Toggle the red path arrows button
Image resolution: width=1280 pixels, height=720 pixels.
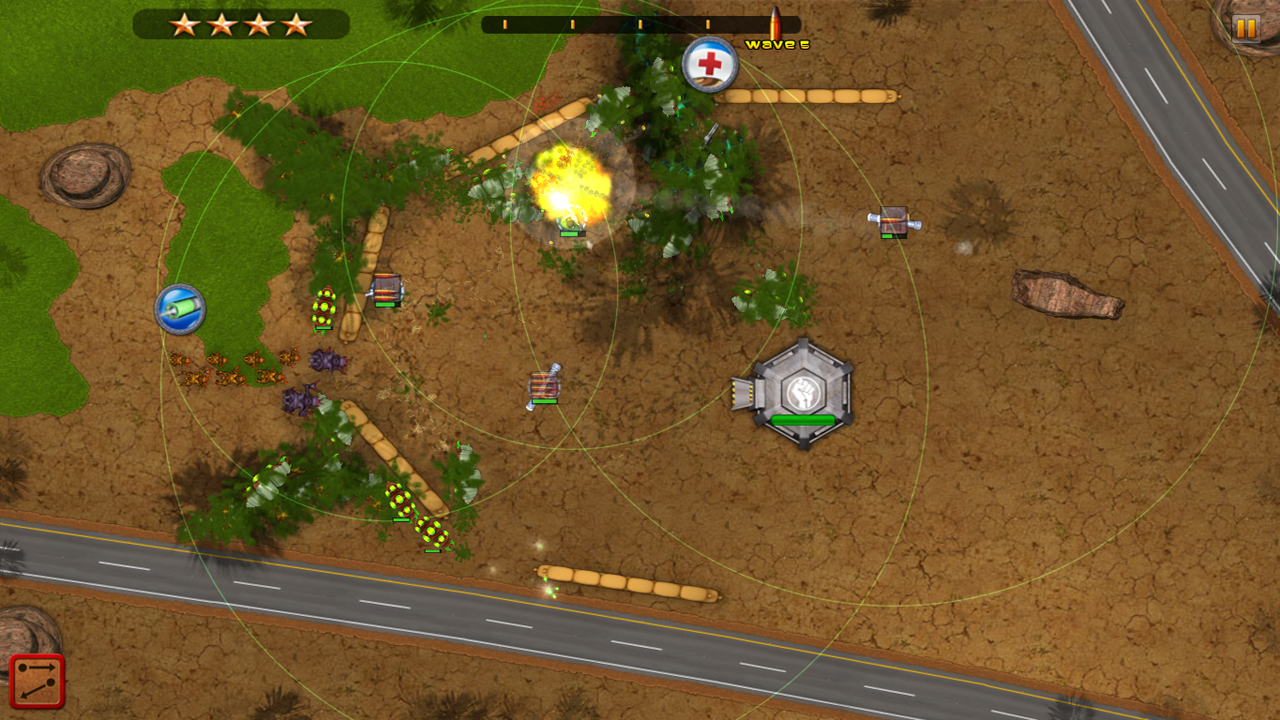point(37,681)
